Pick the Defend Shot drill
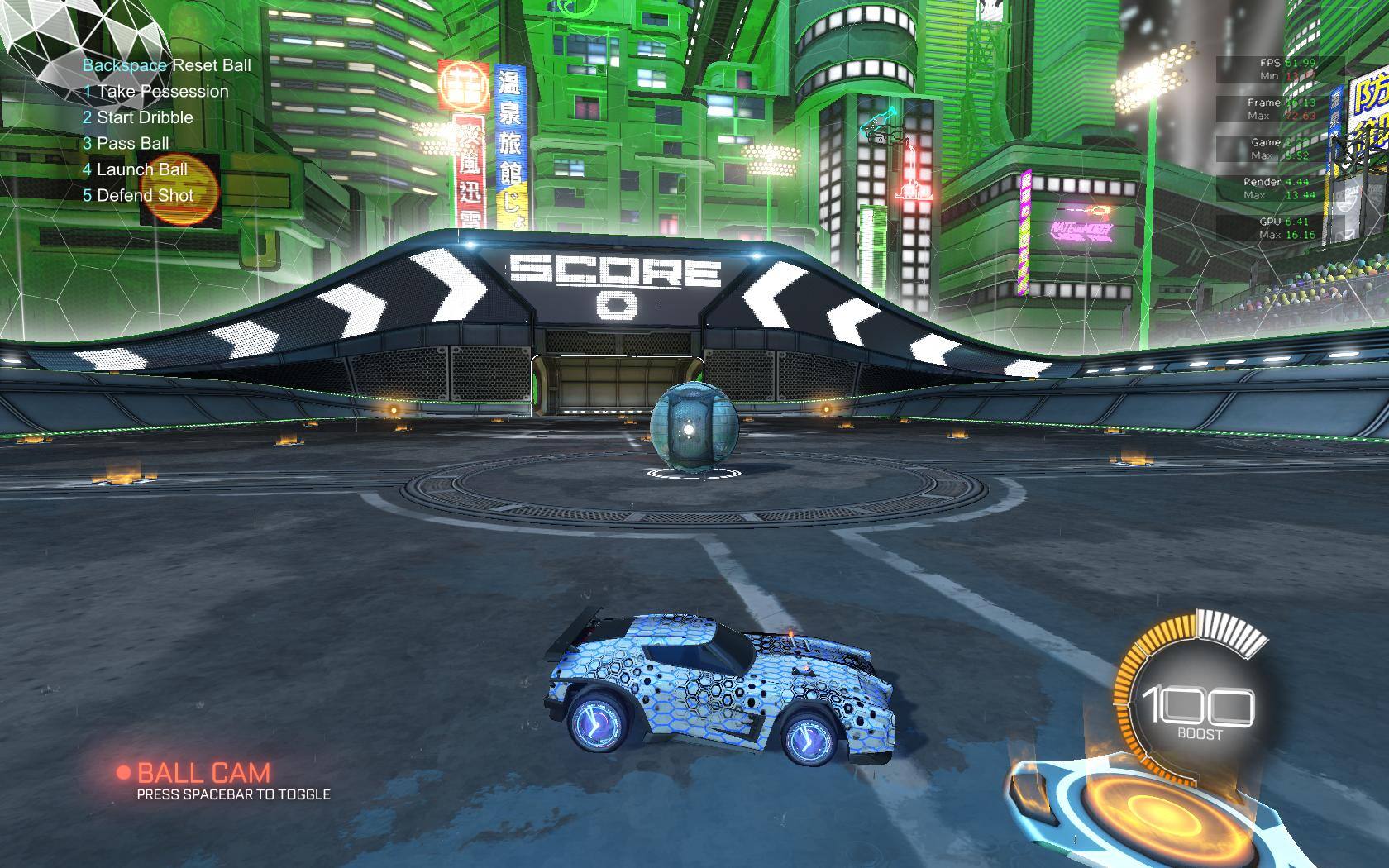Viewport: 1389px width, 868px height. (x=138, y=196)
